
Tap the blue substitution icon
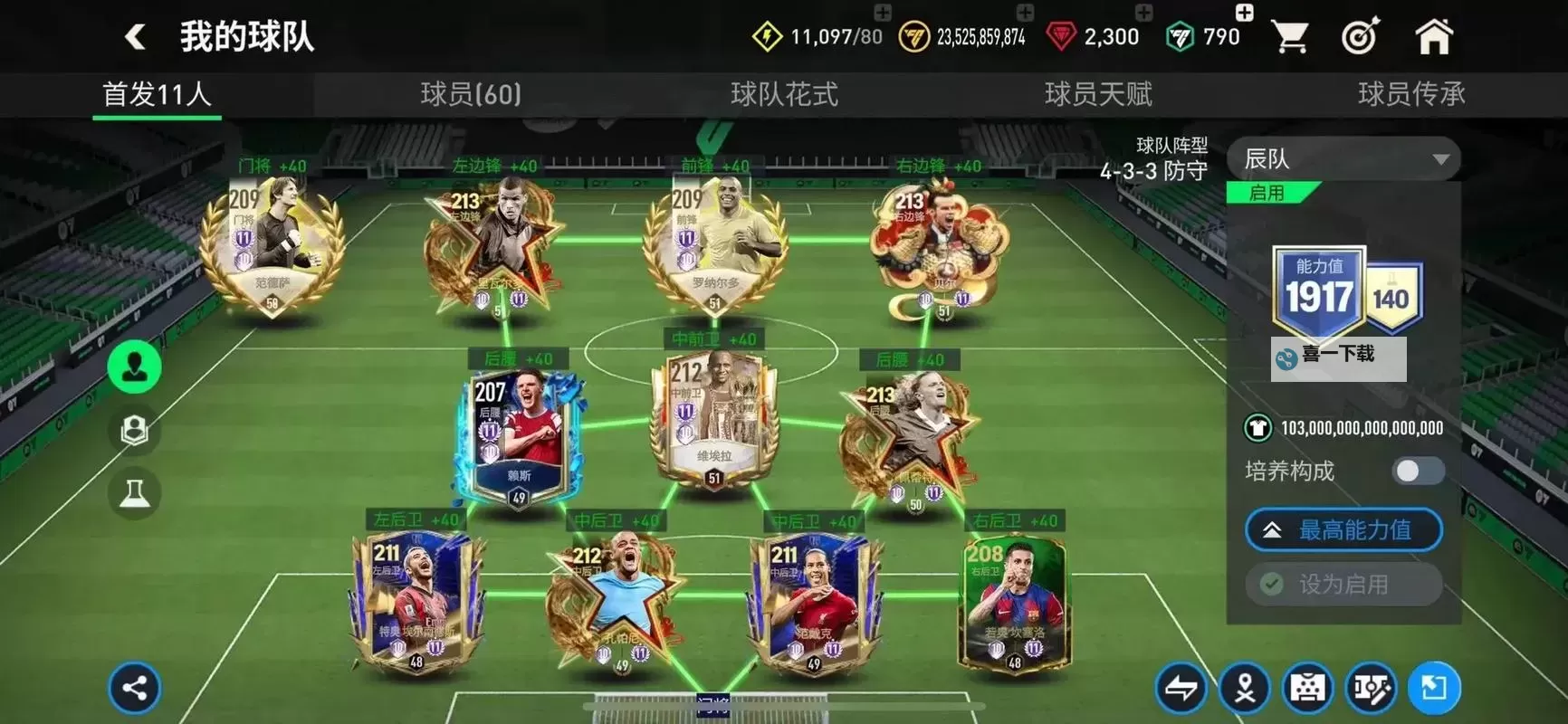pos(1435,688)
